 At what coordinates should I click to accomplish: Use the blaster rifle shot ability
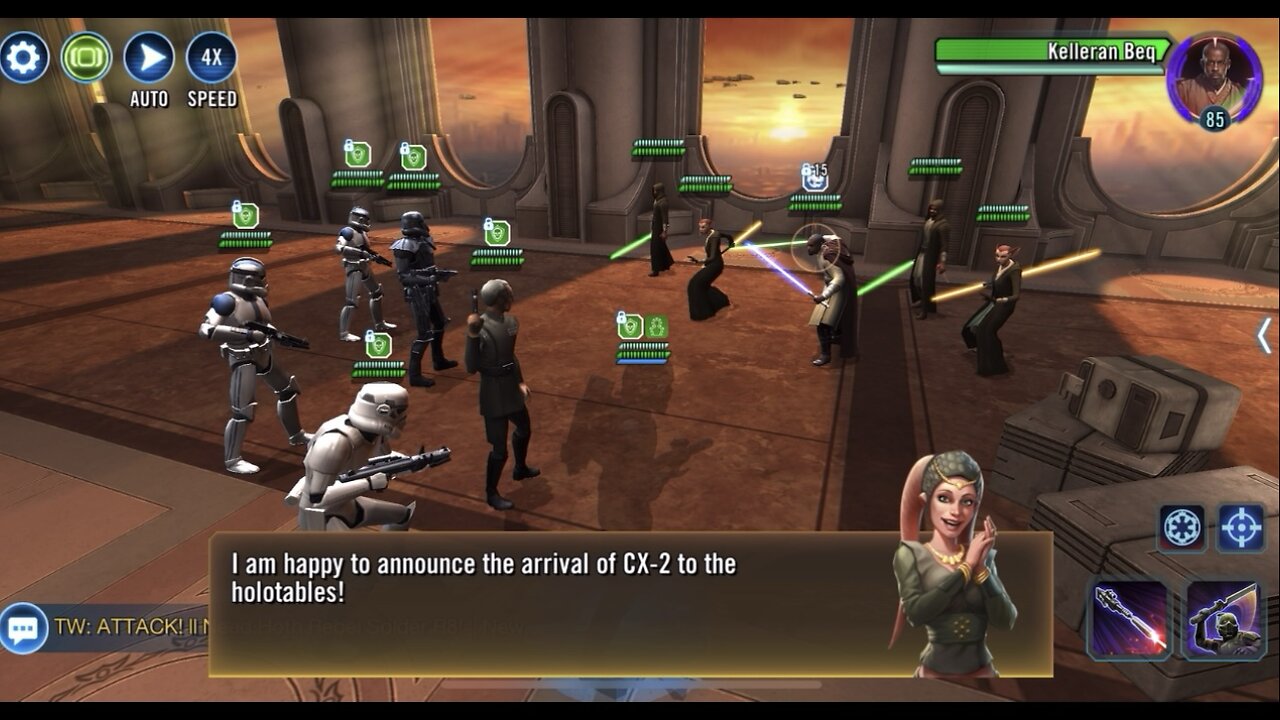click(x=1130, y=620)
